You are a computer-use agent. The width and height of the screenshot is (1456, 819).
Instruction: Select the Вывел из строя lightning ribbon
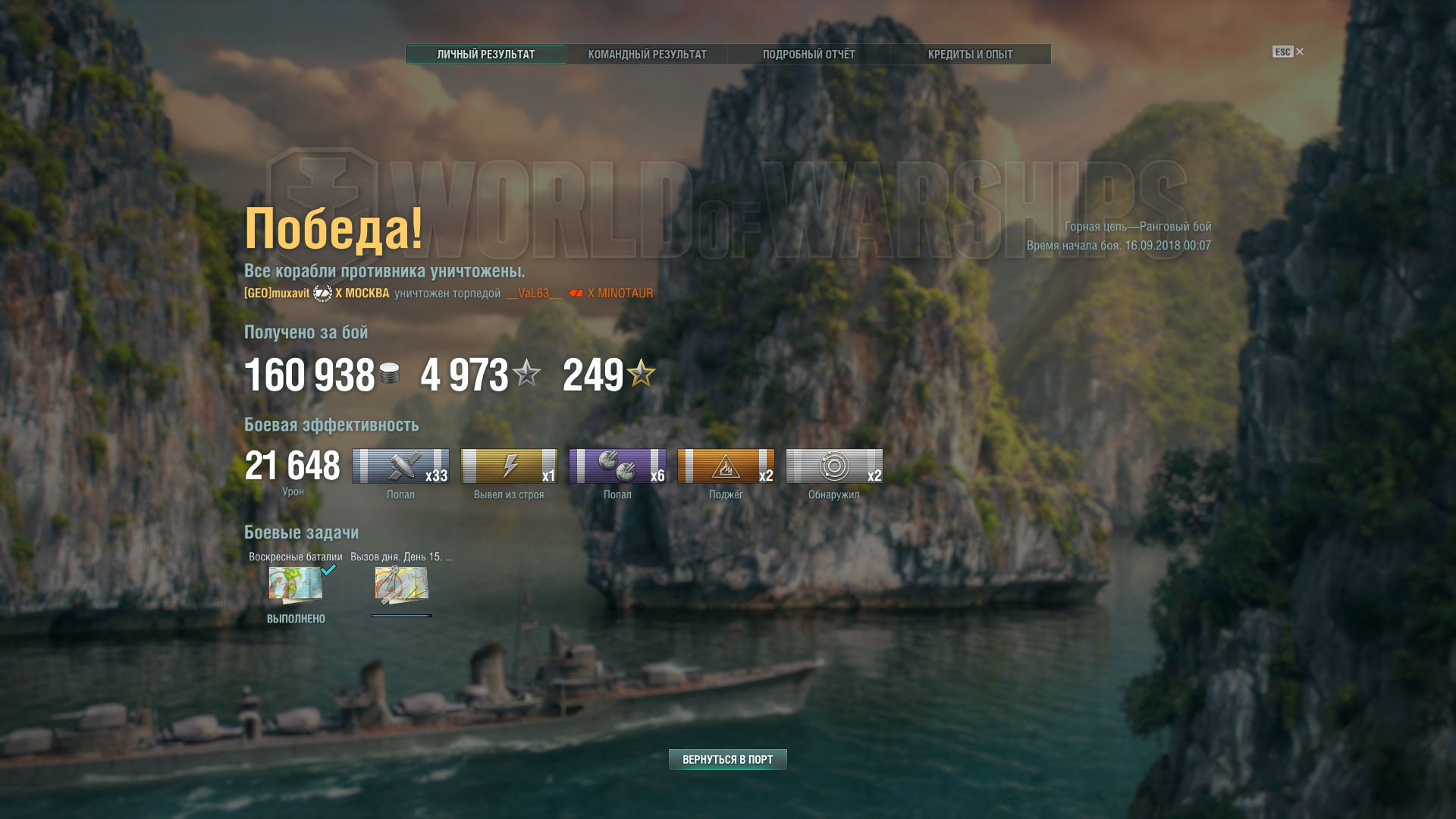click(x=509, y=466)
